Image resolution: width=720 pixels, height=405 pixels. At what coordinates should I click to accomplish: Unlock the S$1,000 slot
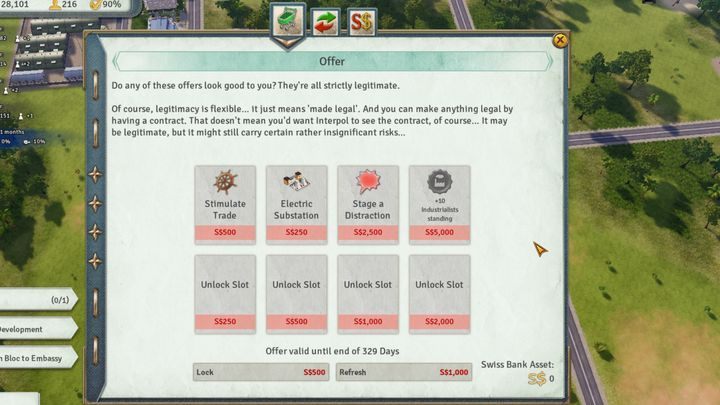pyautogui.click(x=368, y=292)
